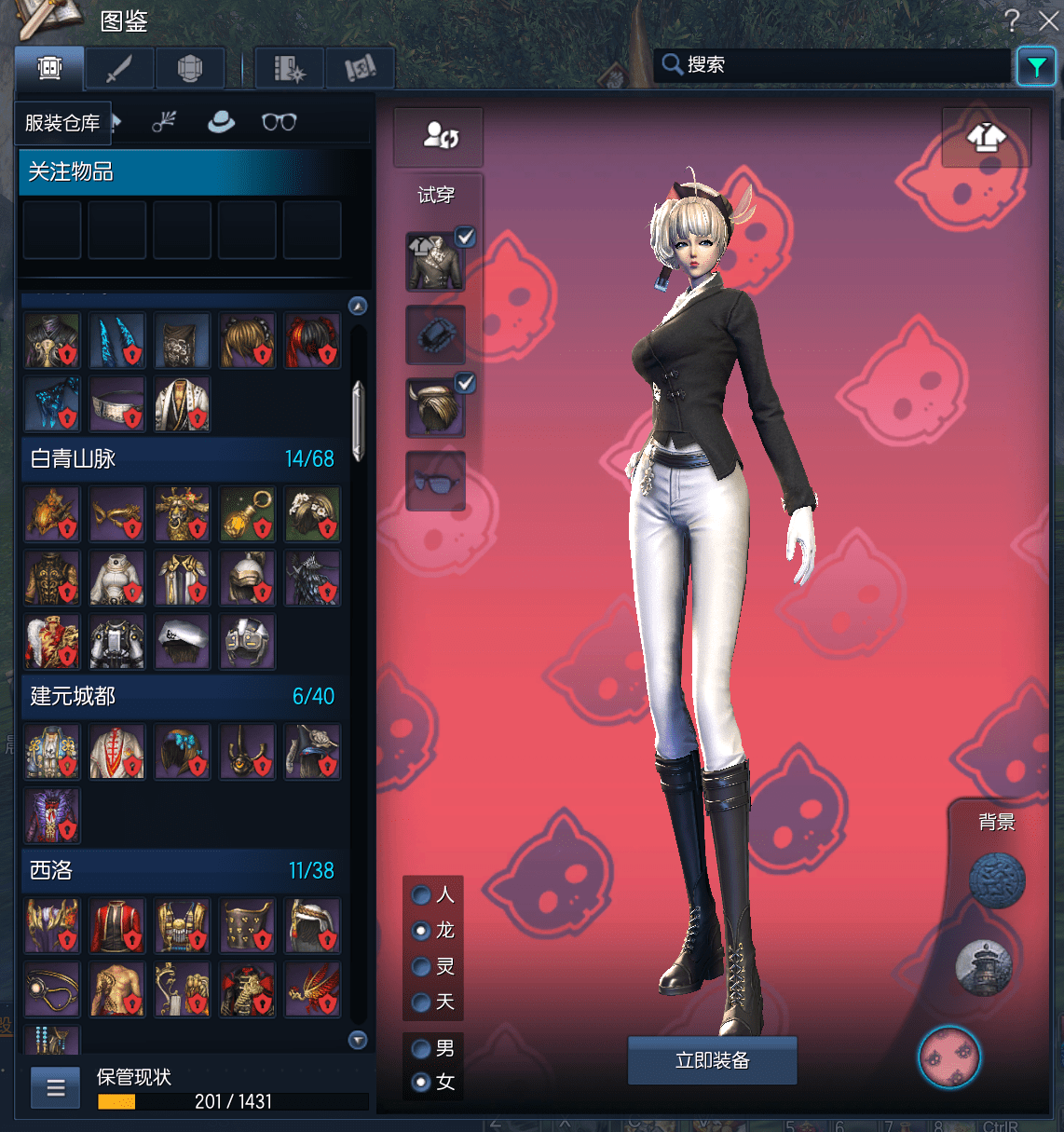Click the 立即装备 button
The image size is (1064, 1132).
coord(712,1060)
